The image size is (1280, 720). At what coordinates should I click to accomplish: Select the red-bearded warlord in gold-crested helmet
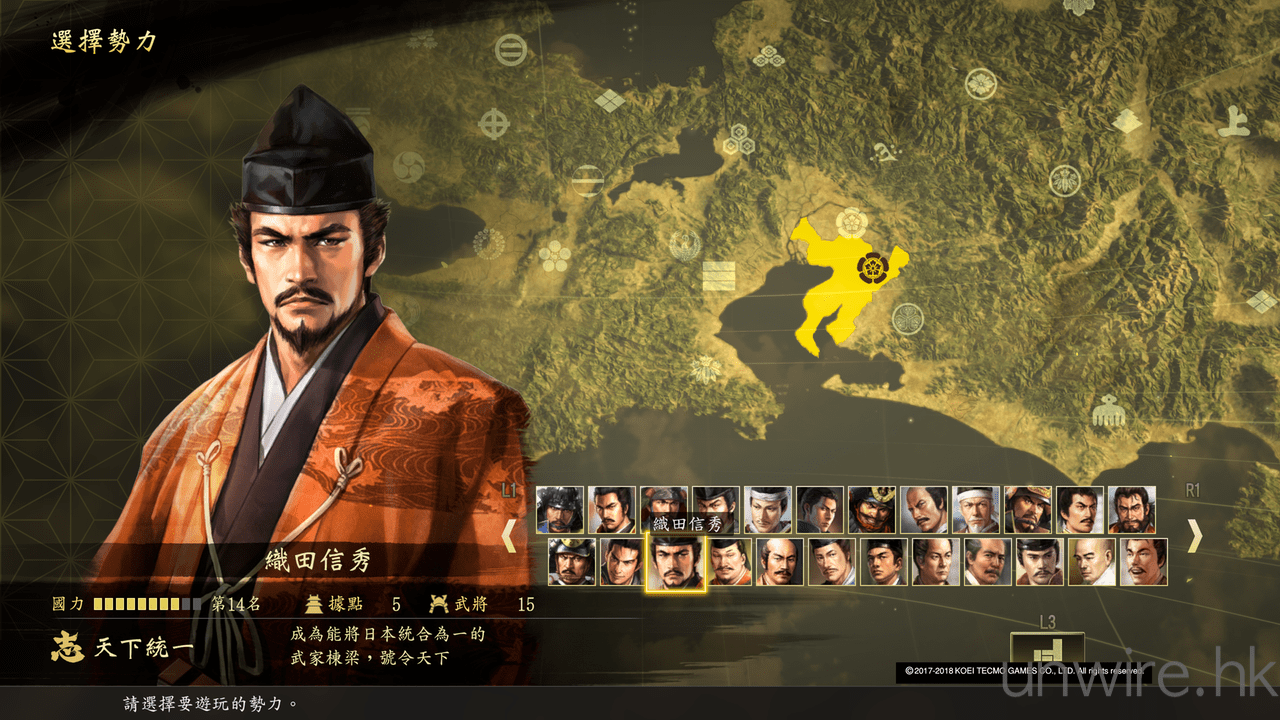tap(872, 510)
